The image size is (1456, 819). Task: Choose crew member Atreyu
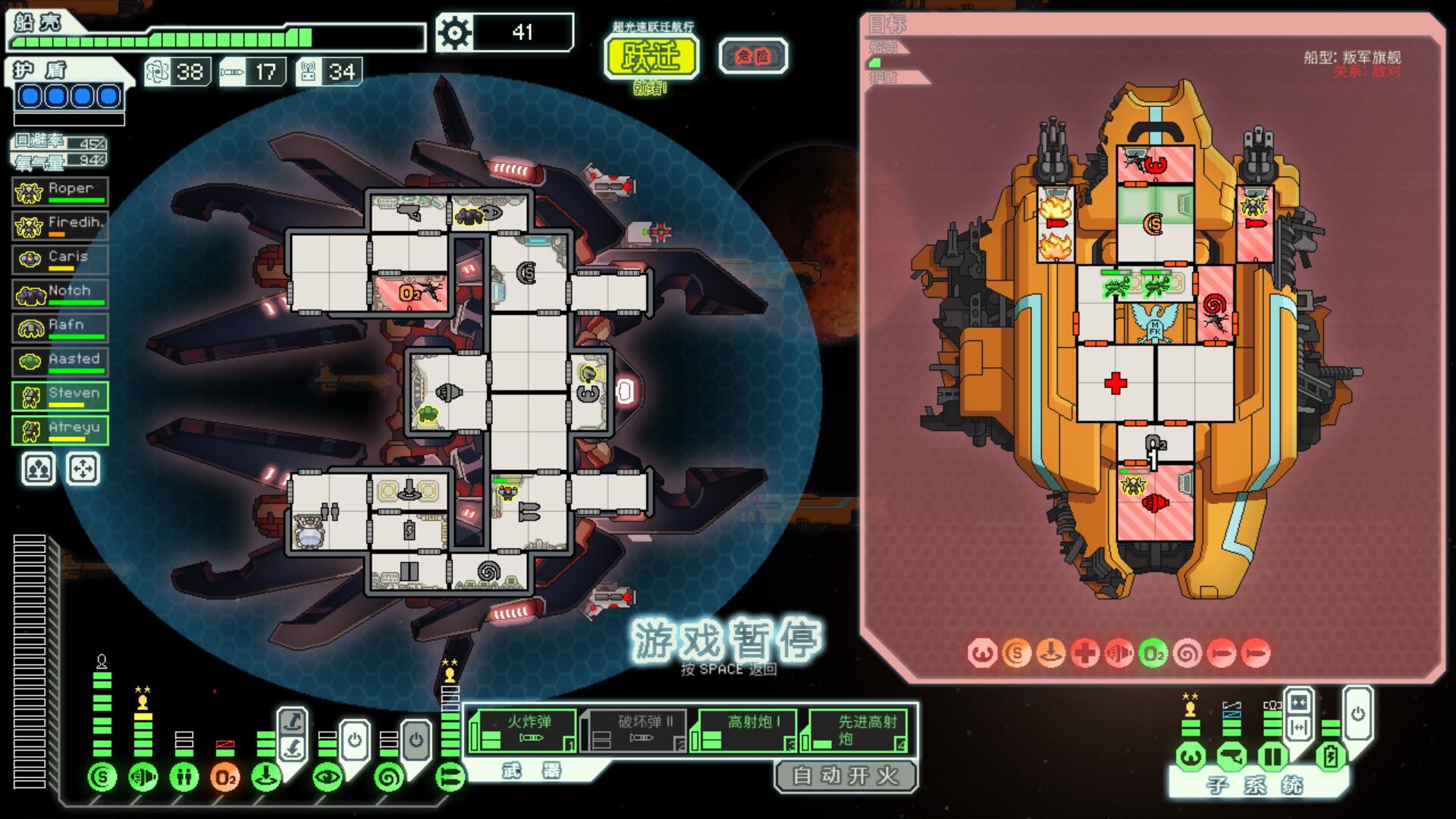[61, 431]
